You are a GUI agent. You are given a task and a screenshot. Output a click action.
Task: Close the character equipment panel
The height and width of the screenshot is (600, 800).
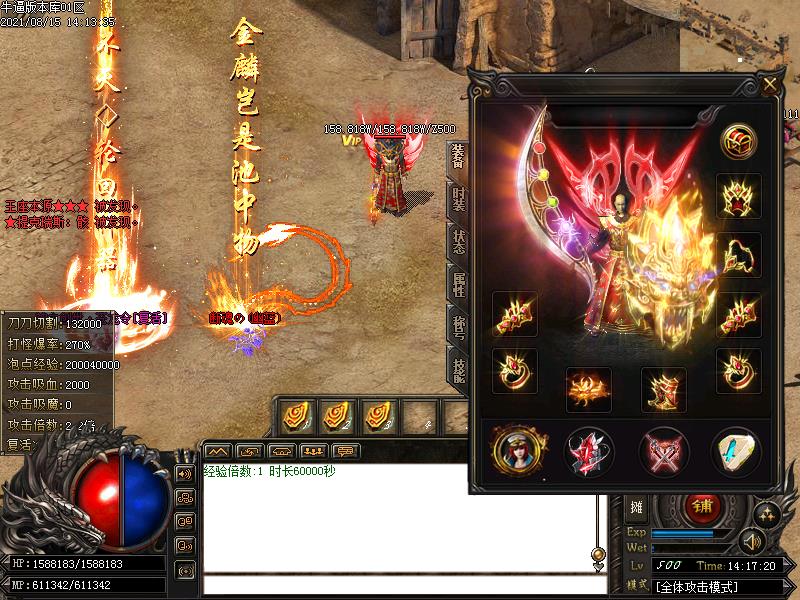(x=769, y=85)
